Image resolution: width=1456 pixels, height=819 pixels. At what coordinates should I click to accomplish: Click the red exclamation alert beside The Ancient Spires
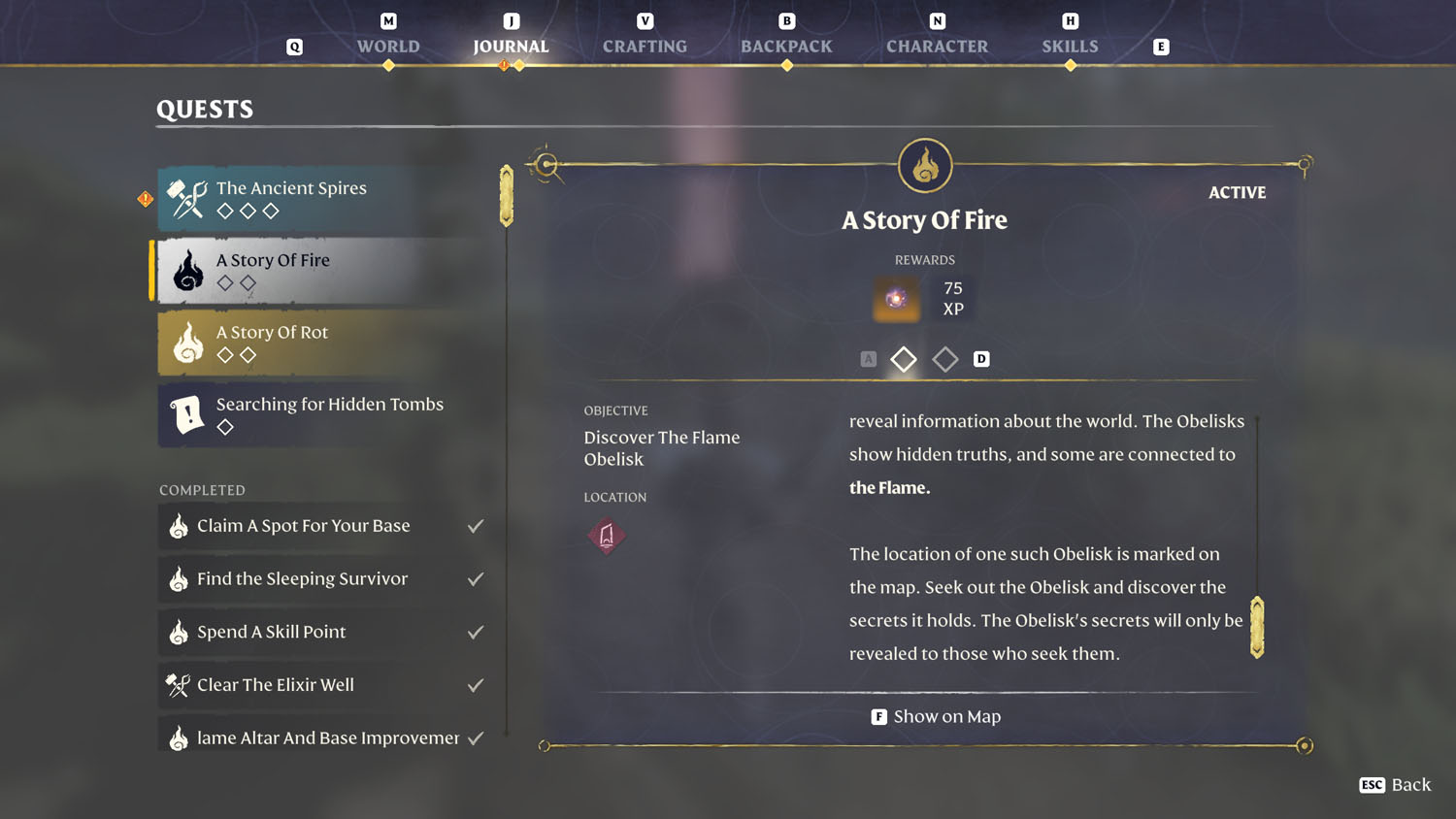pyautogui.click(x=144, y=199)
